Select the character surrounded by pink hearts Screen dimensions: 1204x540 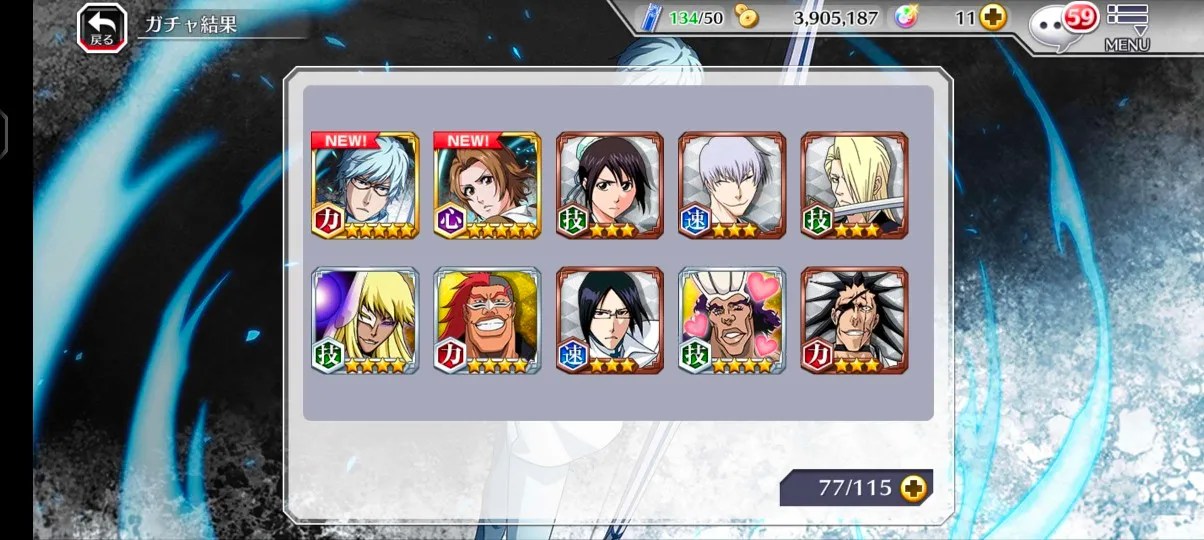[732, 320]
